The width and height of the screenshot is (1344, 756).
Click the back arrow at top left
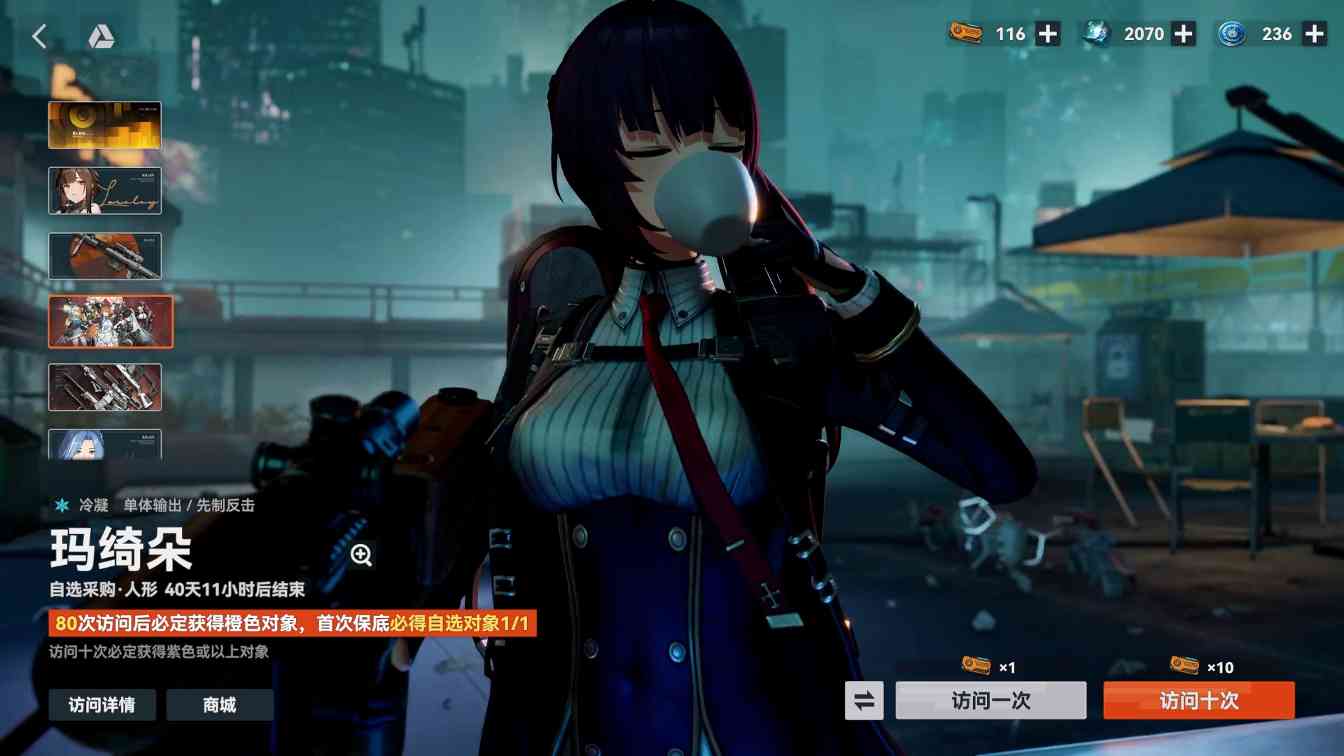[x=39, y=35]
